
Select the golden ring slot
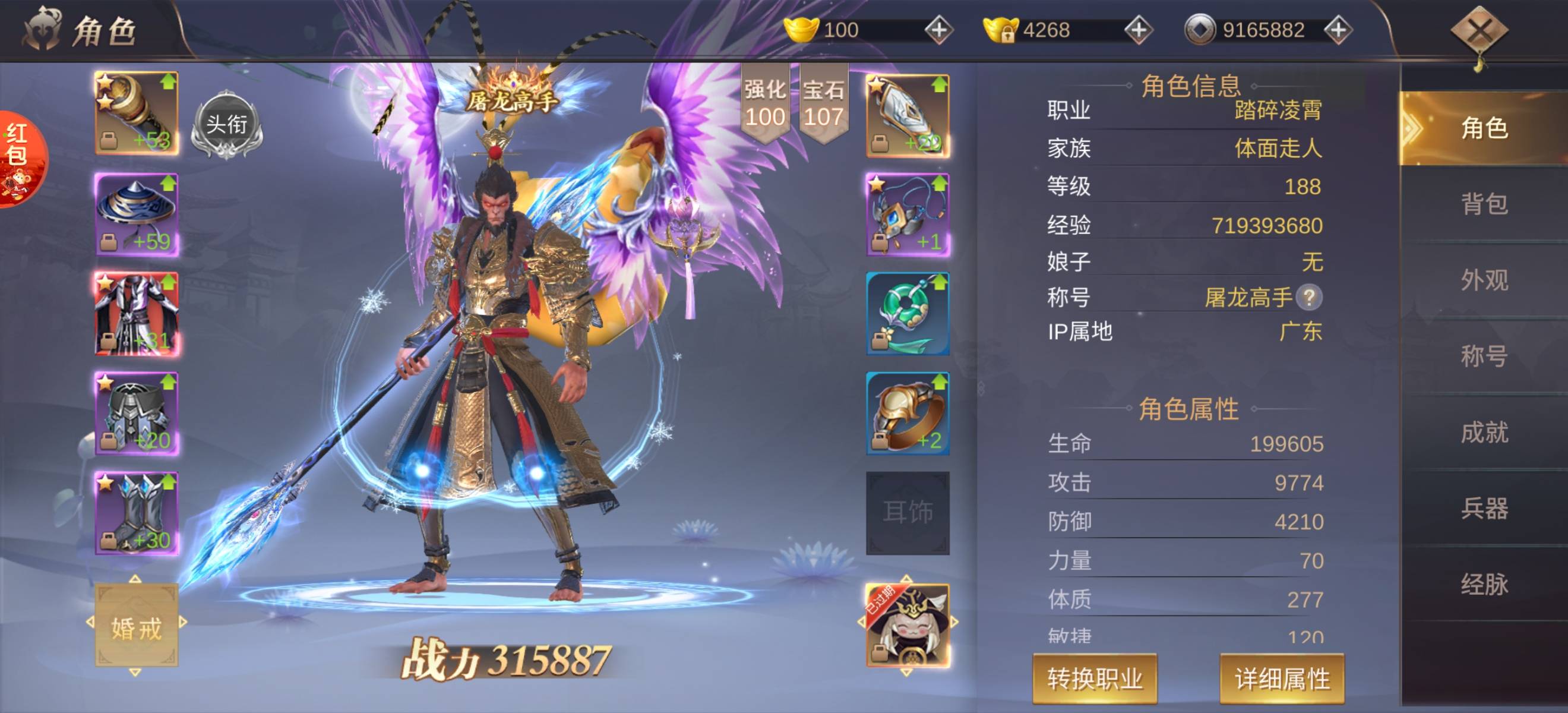[908, 414]
